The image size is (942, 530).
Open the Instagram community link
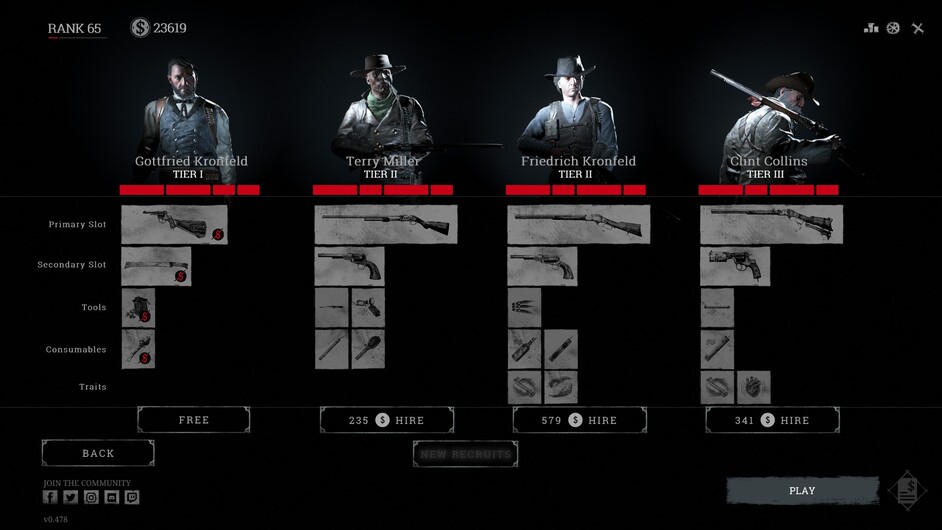[91, 497]
